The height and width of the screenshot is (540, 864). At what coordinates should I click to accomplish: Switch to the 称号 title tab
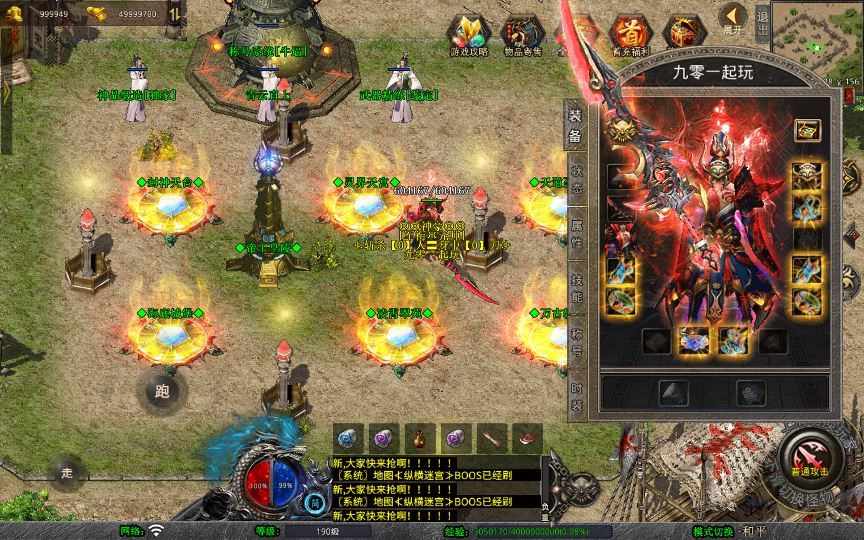pyautogui.click(x=576, y=343)
